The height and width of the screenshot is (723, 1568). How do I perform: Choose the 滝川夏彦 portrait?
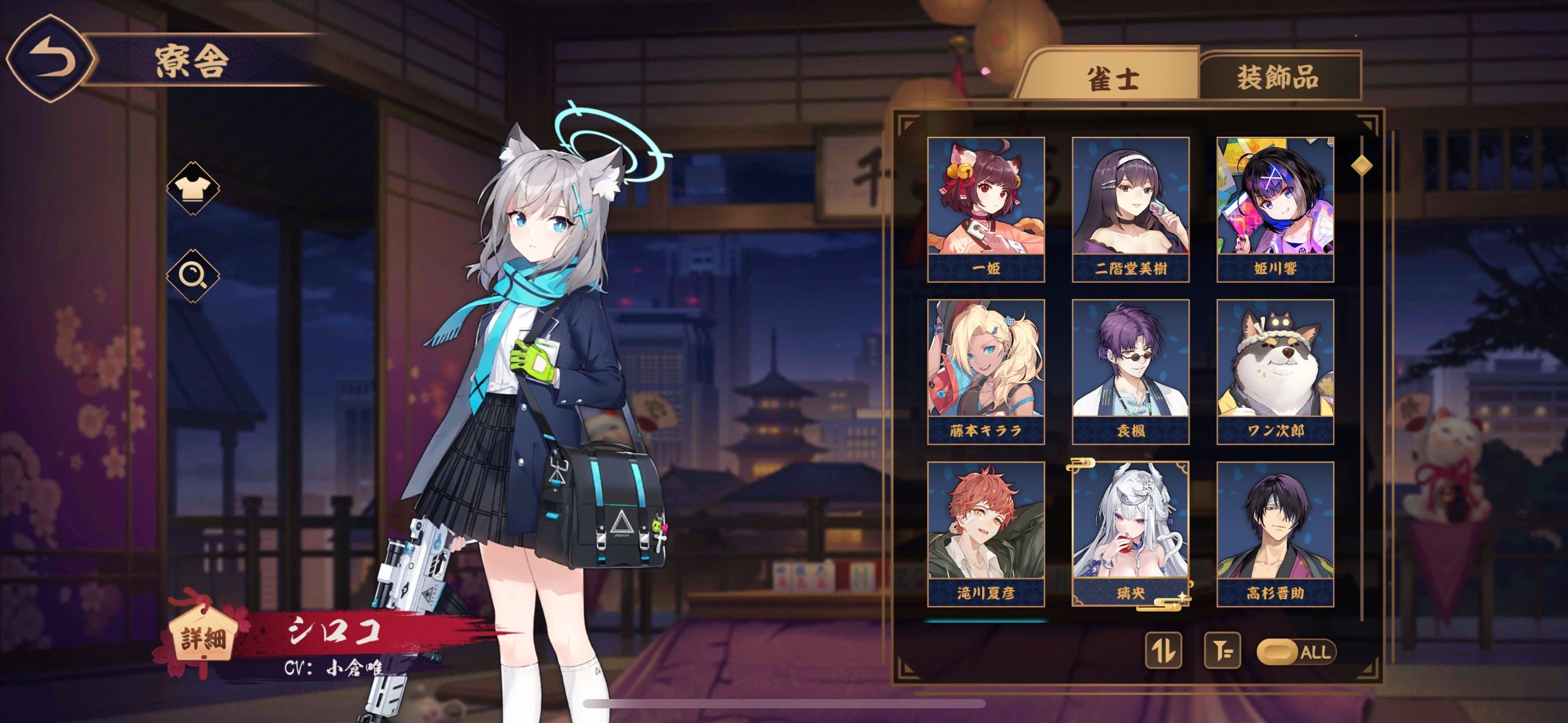(986, 534)
